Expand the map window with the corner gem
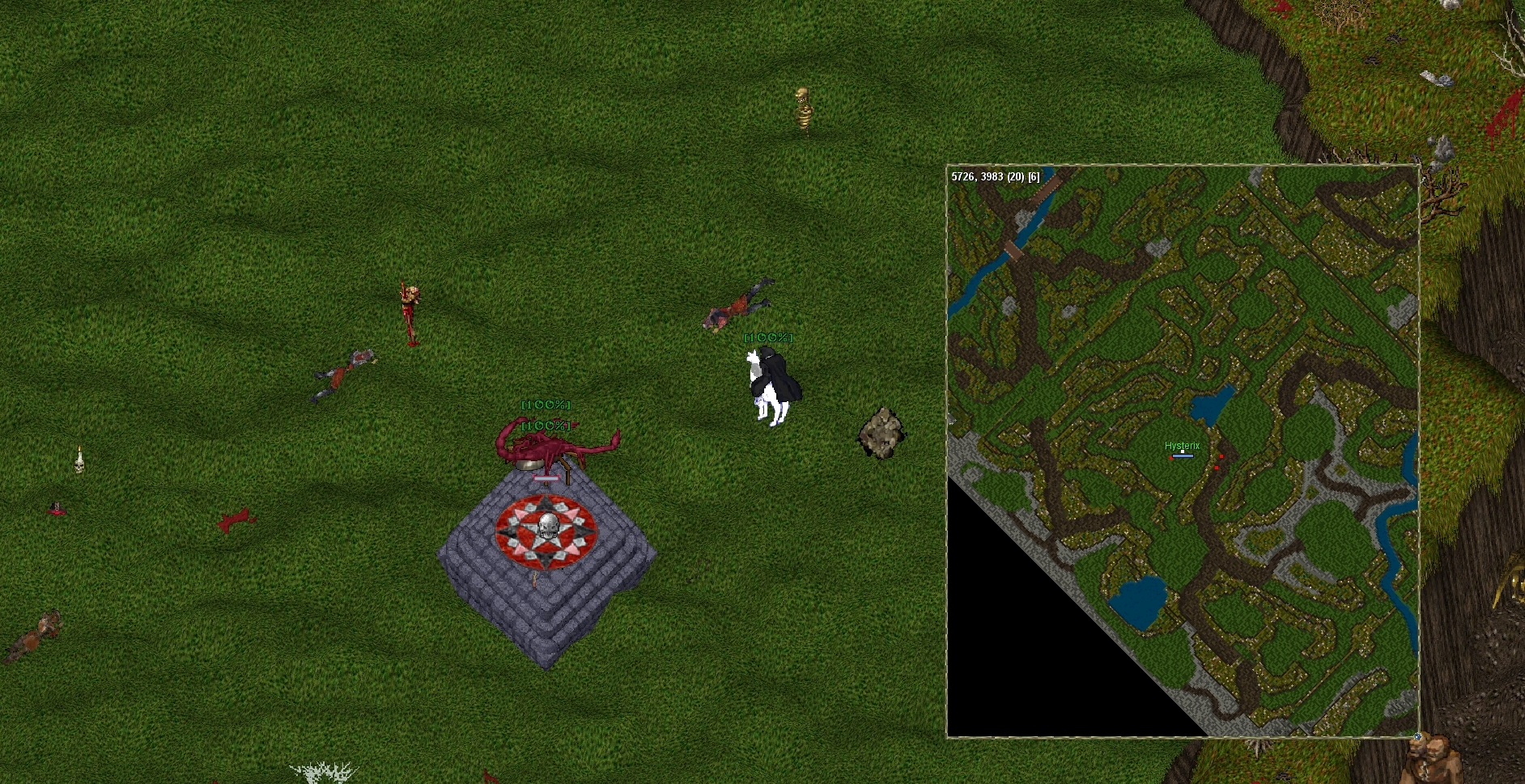The width and height of the screenshot is (1525, 784). [x=1417, y=737]
